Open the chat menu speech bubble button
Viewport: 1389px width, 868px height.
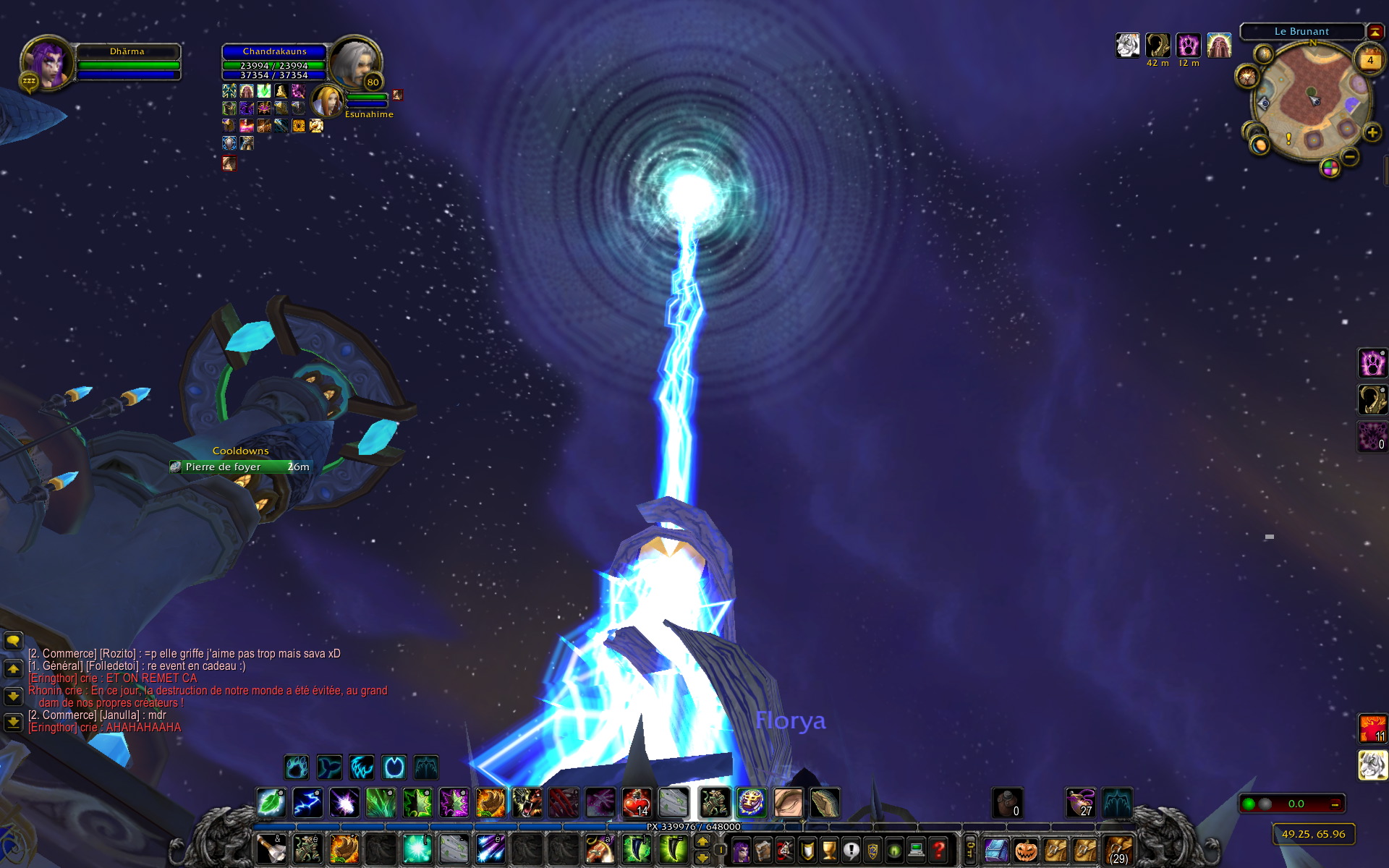pyautogui.click(x=13, y=641)
